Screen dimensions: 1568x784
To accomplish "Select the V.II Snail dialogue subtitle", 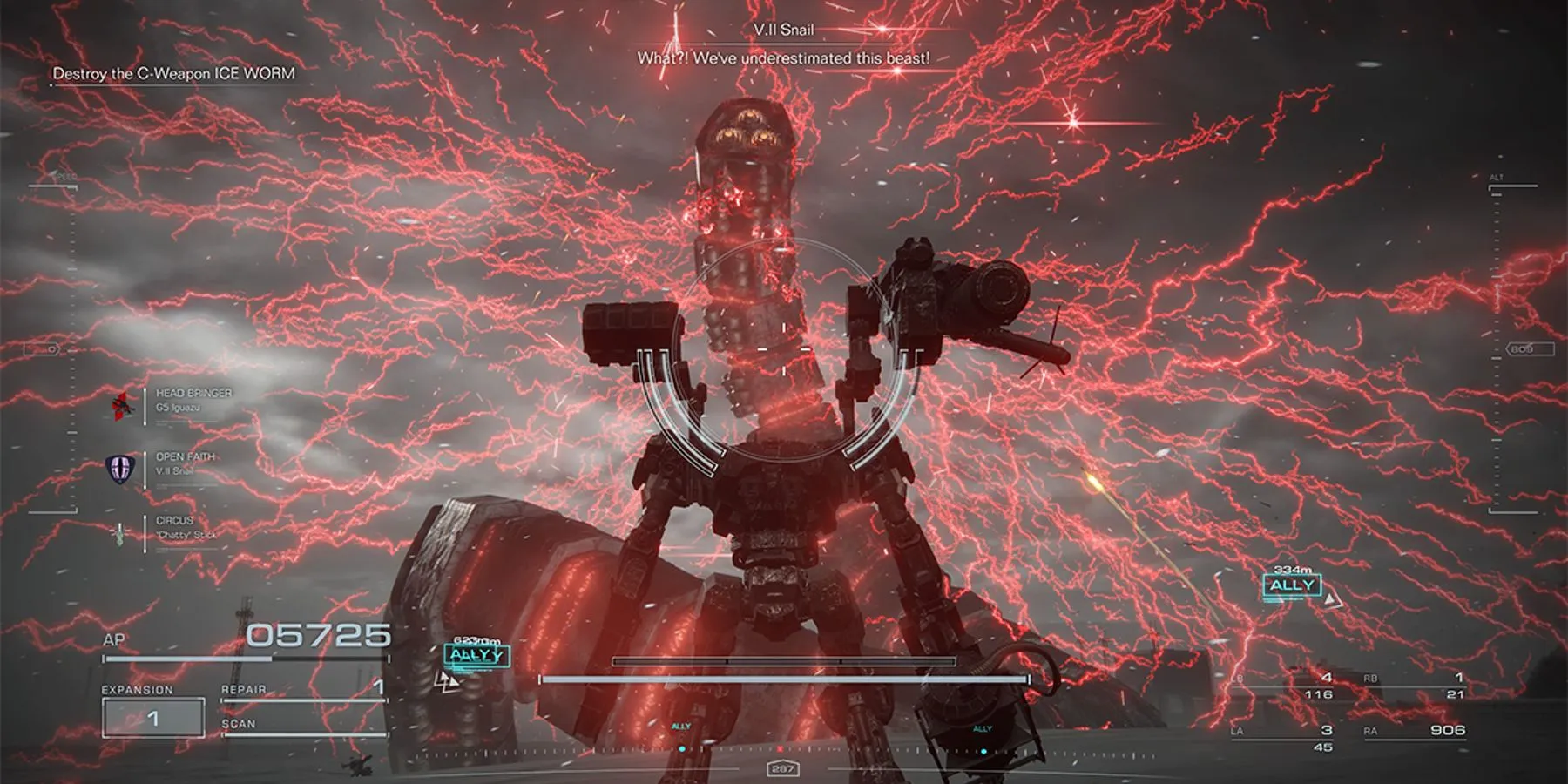I will pos(784,57).
